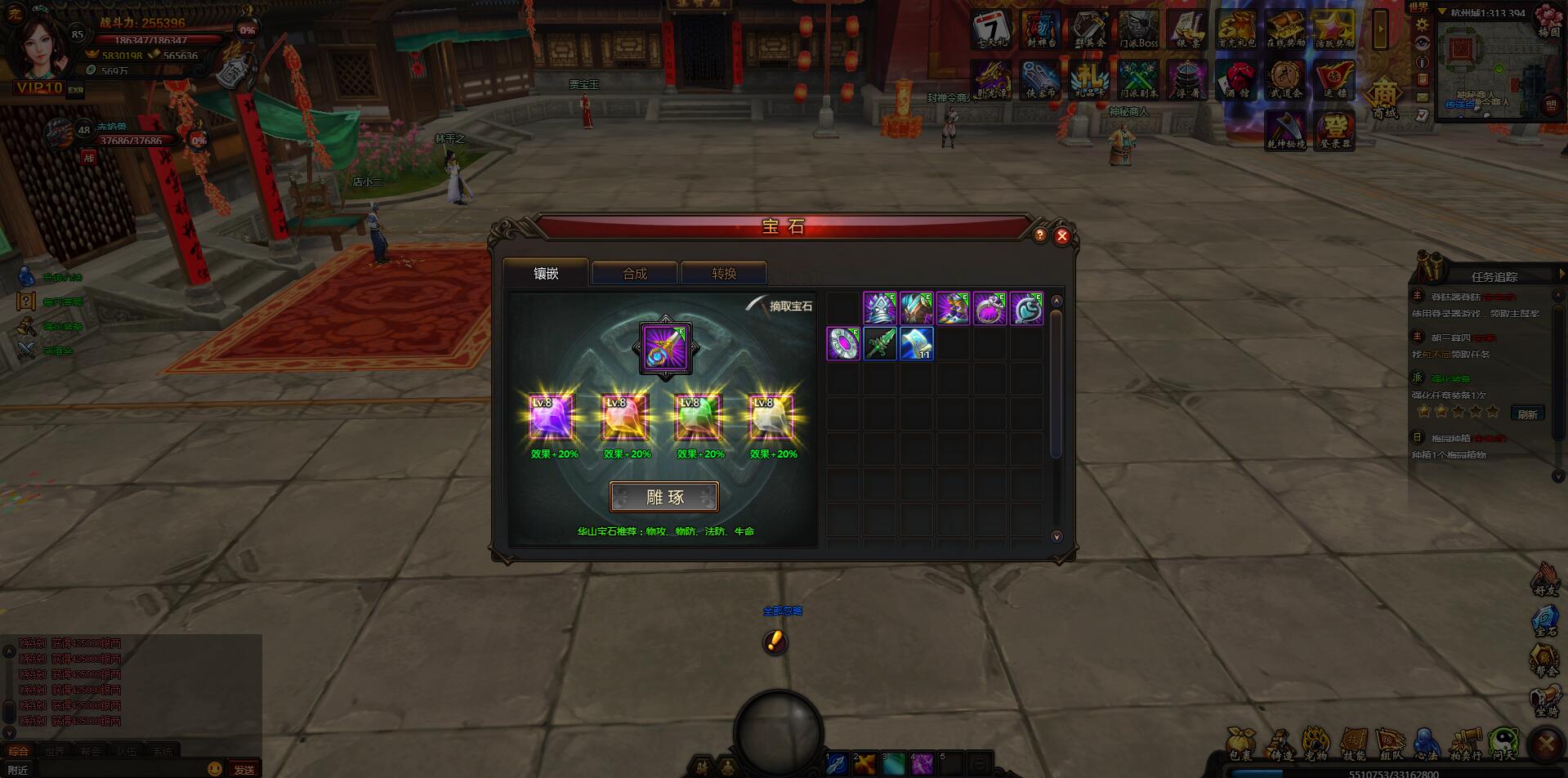Image resolution: width=1568 pixels, height=778 pixels.
Task: Close the 宝石 gem window
Action: pyautogui.click(x=1061, y=236)
